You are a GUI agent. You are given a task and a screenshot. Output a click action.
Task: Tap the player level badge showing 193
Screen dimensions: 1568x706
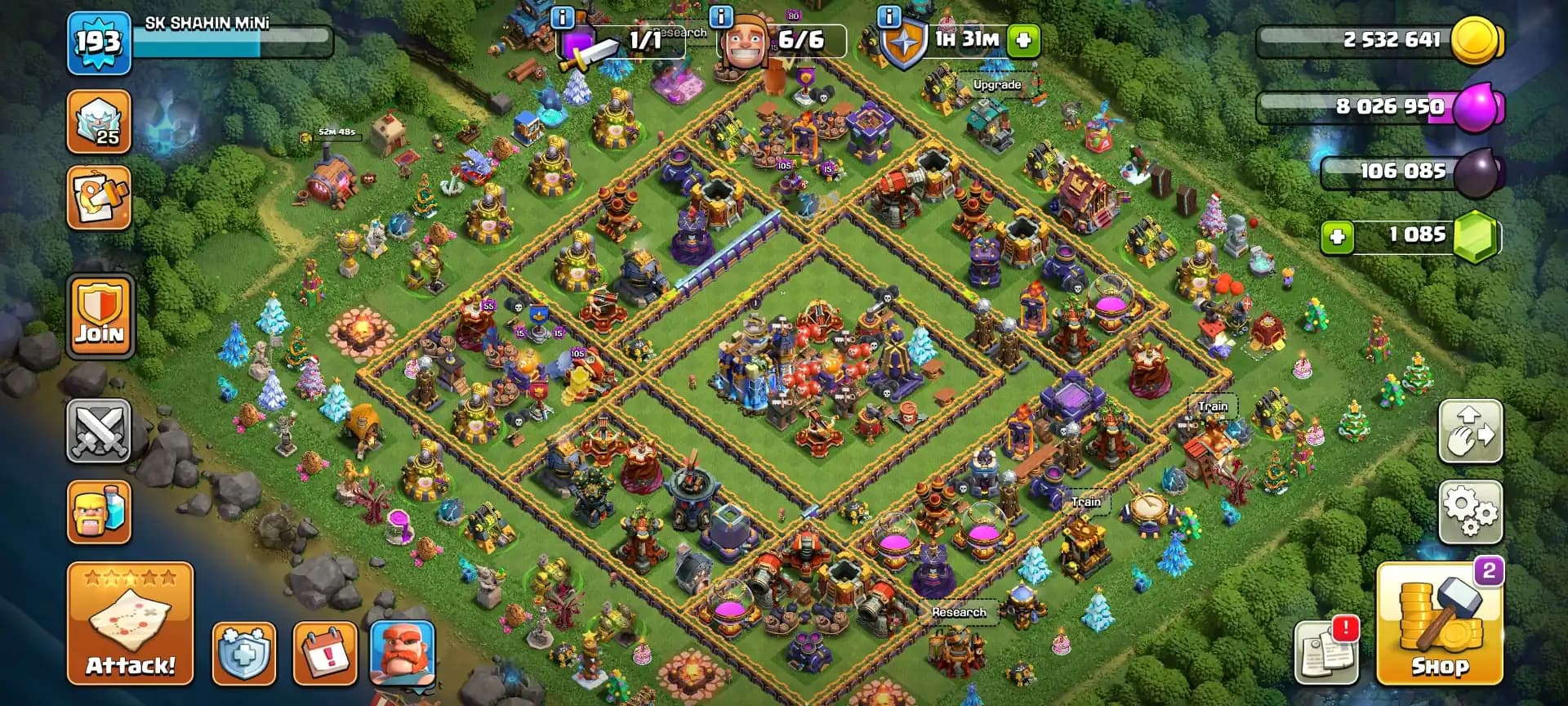click(98, 42)
